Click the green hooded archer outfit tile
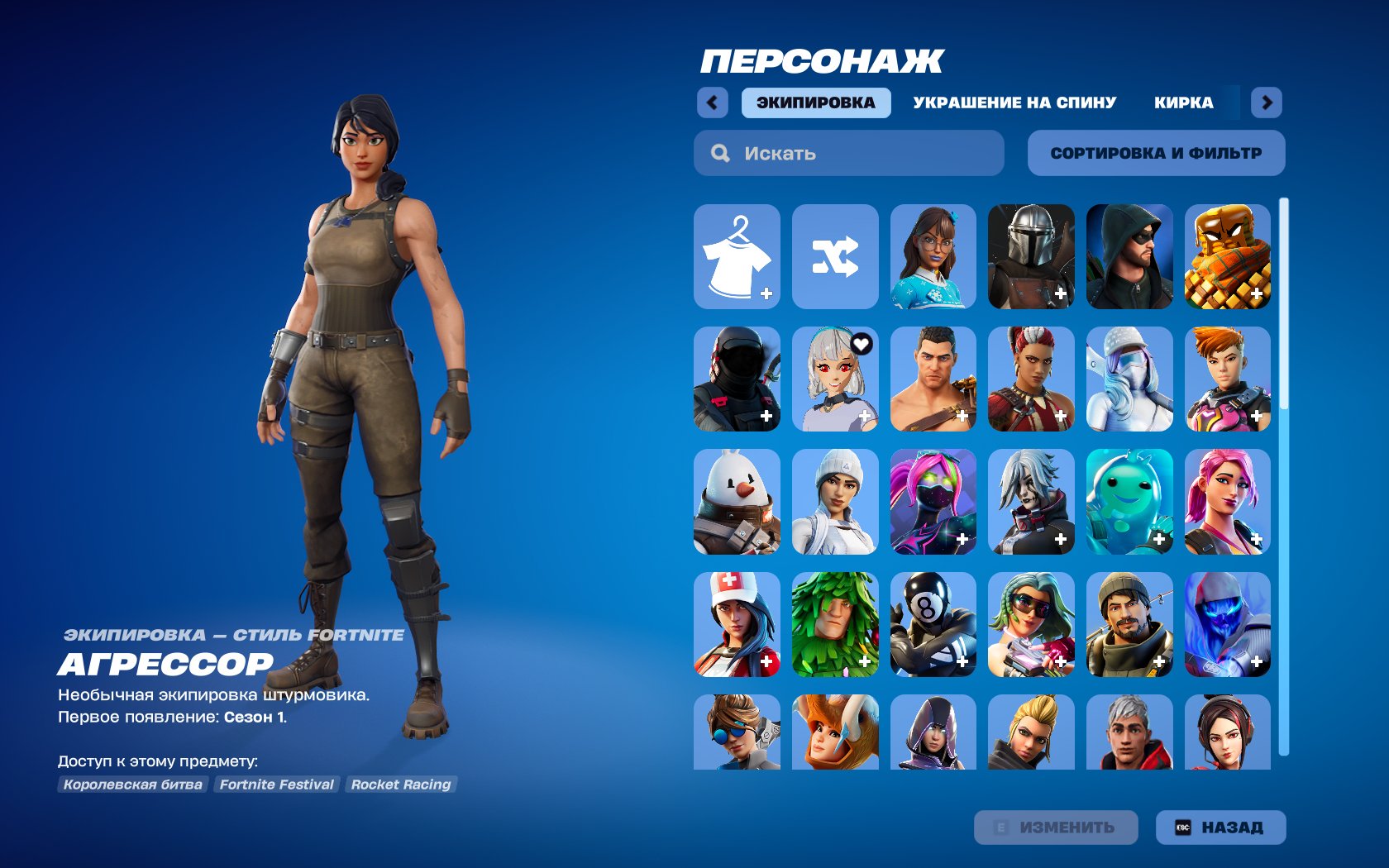The image size is (1389, 868). tap(1129, 256)
